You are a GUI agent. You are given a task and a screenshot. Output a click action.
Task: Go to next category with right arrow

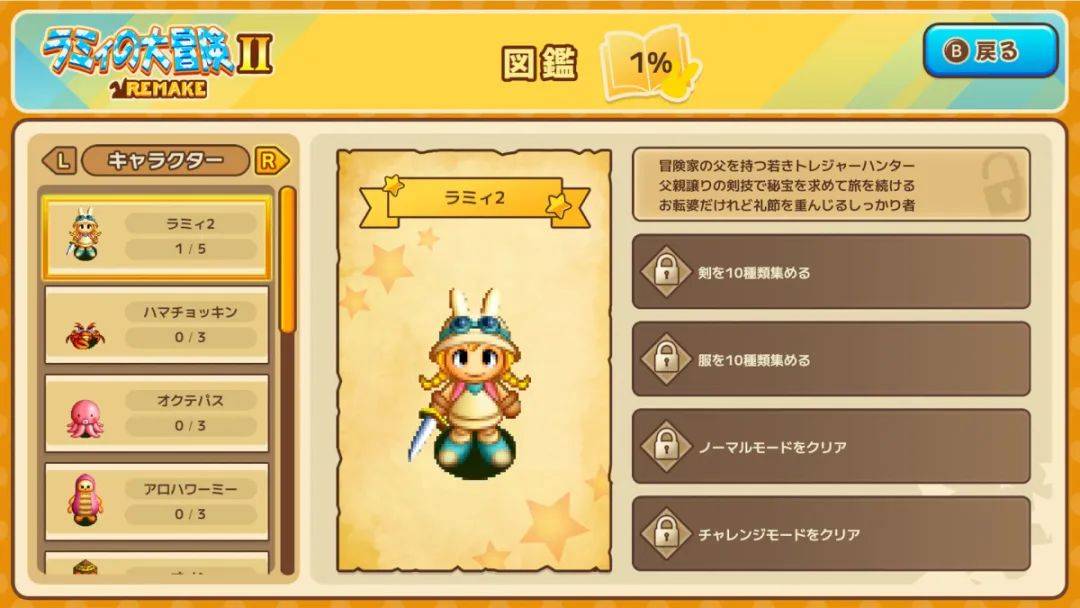[271, 160]
